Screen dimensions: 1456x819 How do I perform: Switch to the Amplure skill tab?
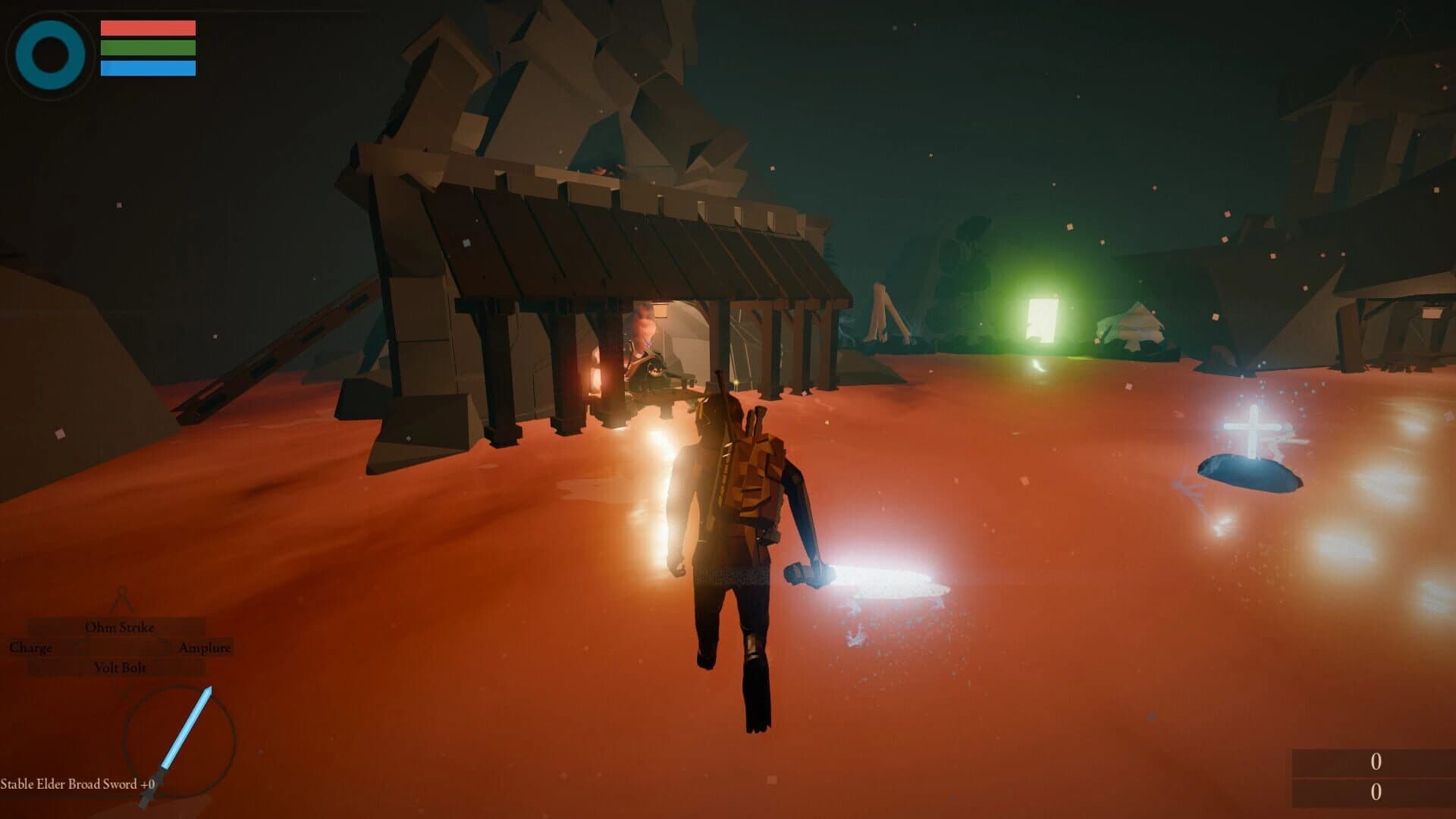pyautogui.click(x=206, y=648)
